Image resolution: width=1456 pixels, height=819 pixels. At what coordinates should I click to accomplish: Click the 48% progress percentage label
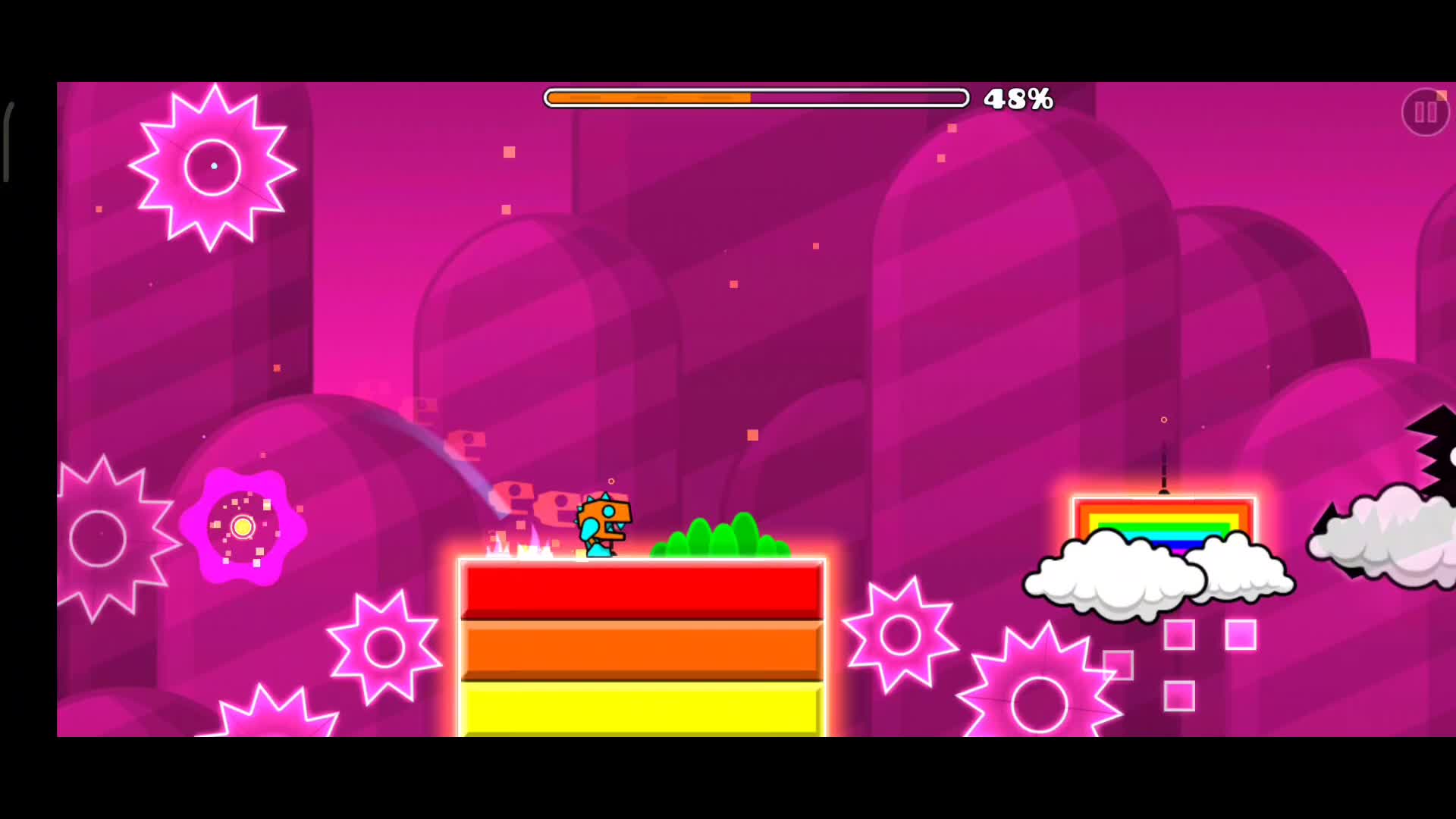pyautogui.click(x=1018, y=99)
